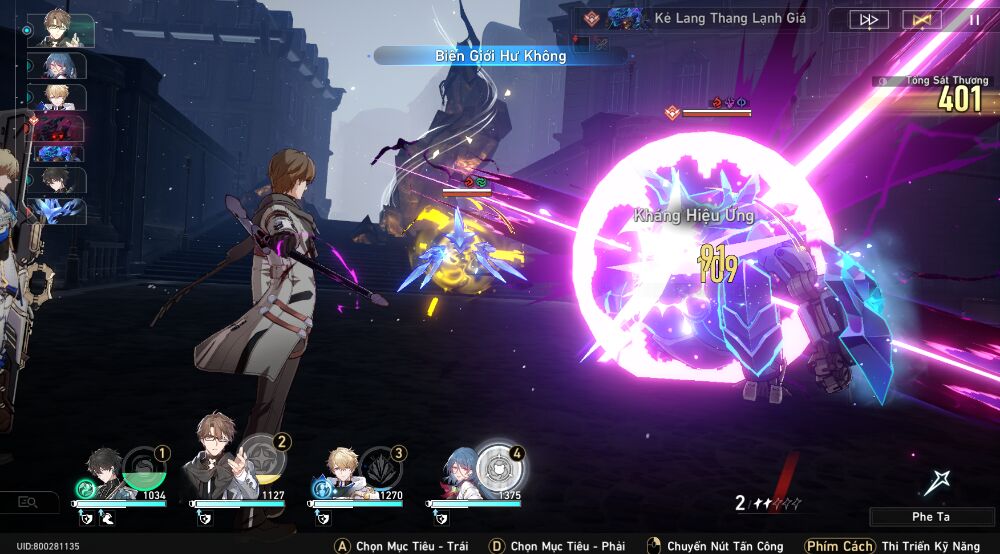Viewport: 1000px width, 554px height.
Task: Trigger ultimate of the character numbered 2
Action: (x=263, y=457)
